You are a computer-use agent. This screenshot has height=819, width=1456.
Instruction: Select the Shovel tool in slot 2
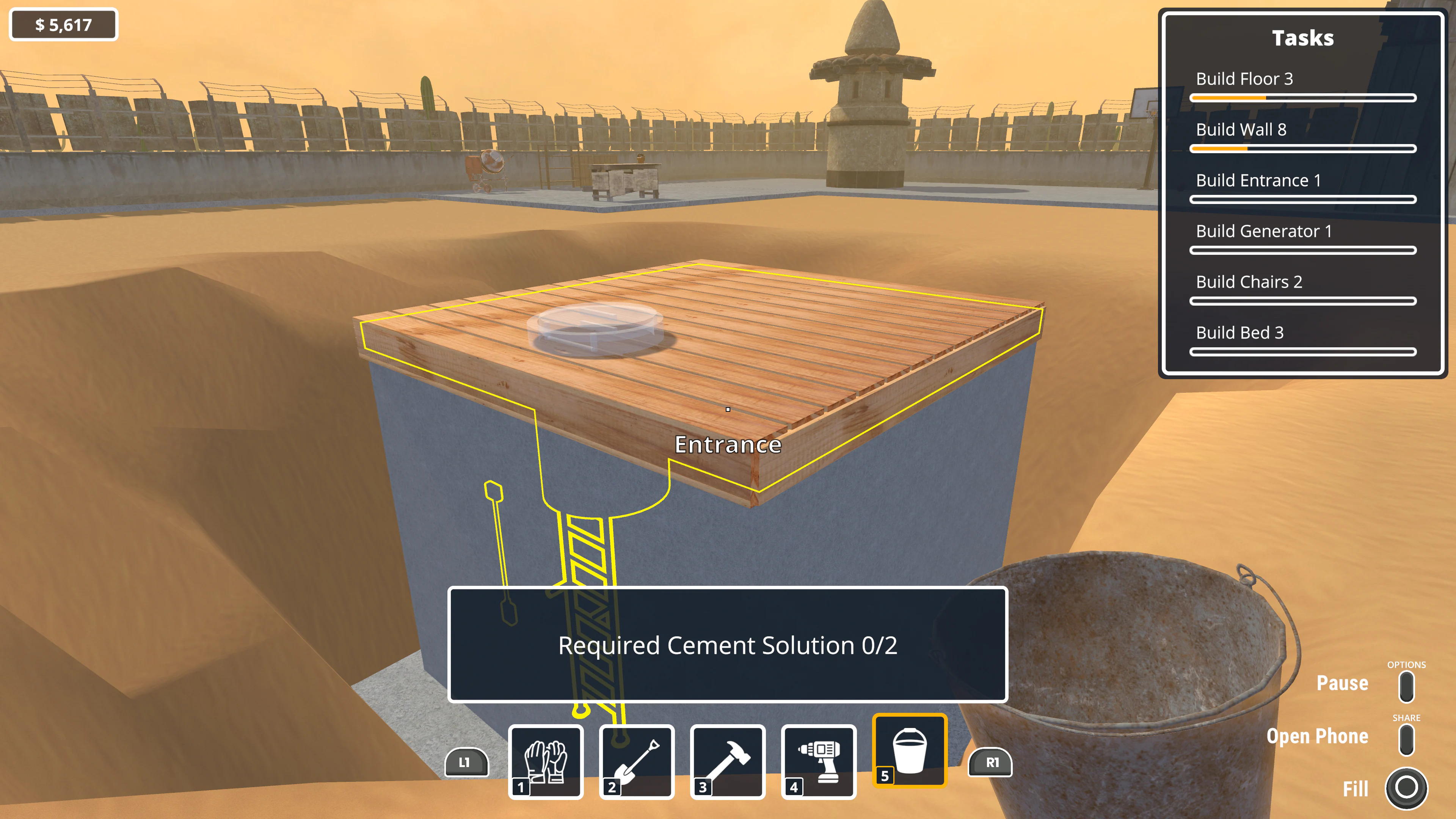pos(638,763)
